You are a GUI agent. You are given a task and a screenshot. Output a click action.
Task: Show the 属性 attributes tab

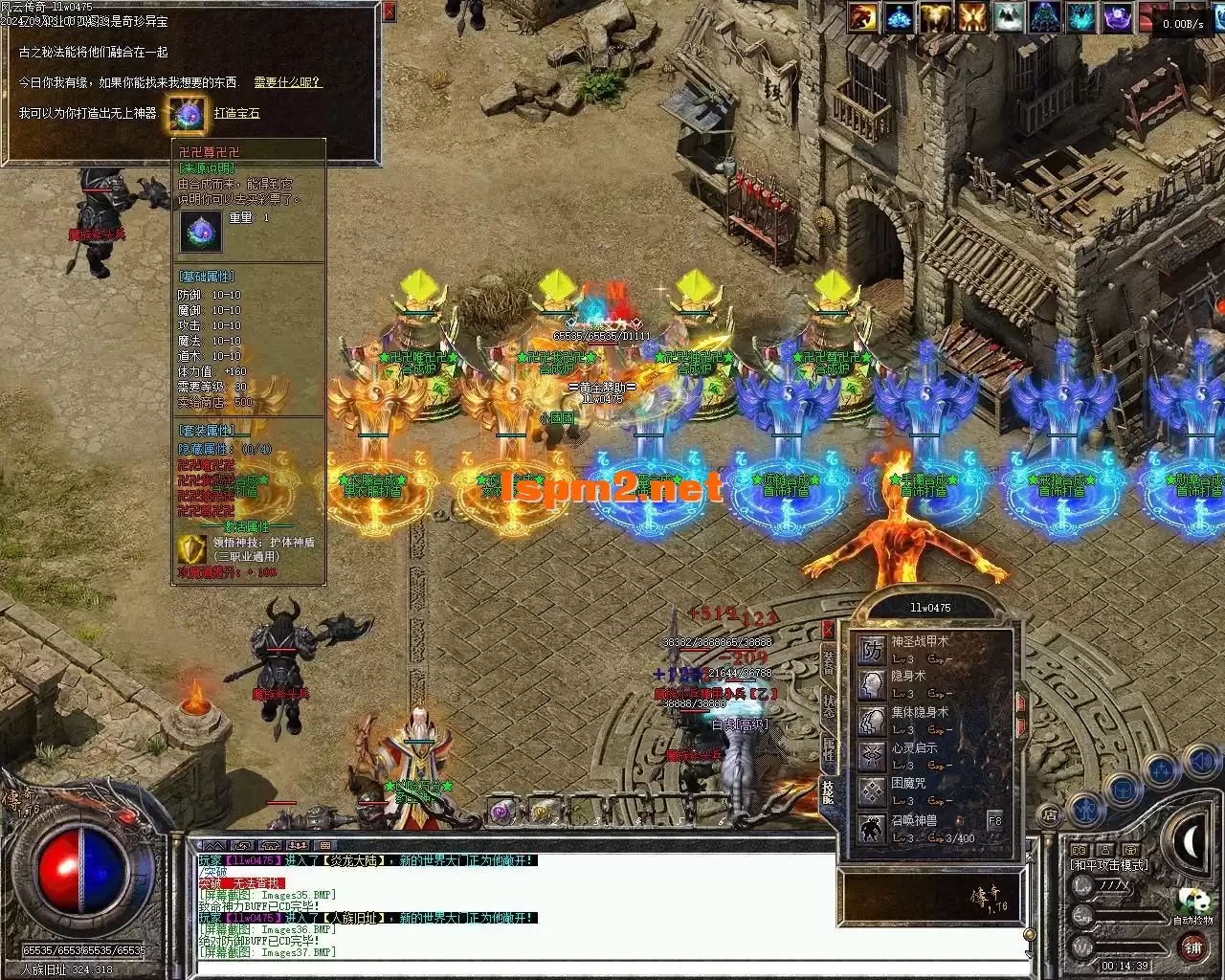[829, 750]
